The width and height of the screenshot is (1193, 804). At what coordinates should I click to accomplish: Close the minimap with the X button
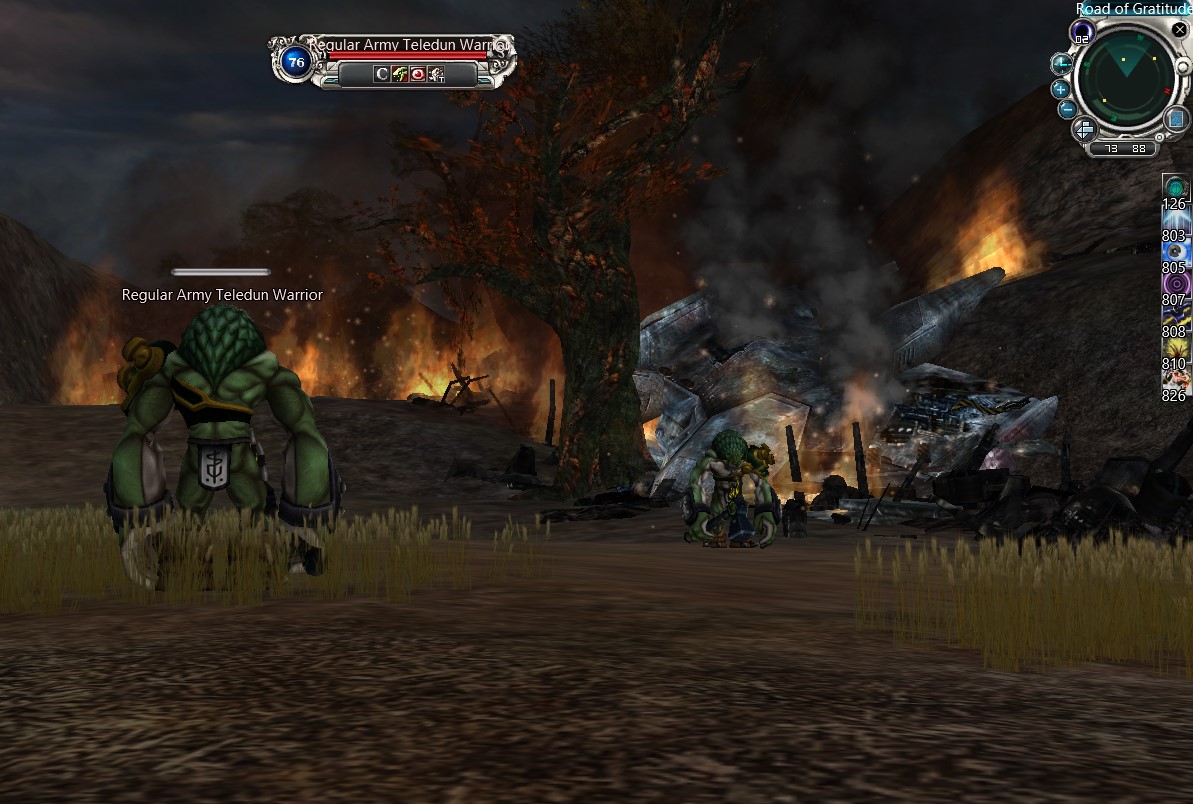click(x=1180, y=30)
